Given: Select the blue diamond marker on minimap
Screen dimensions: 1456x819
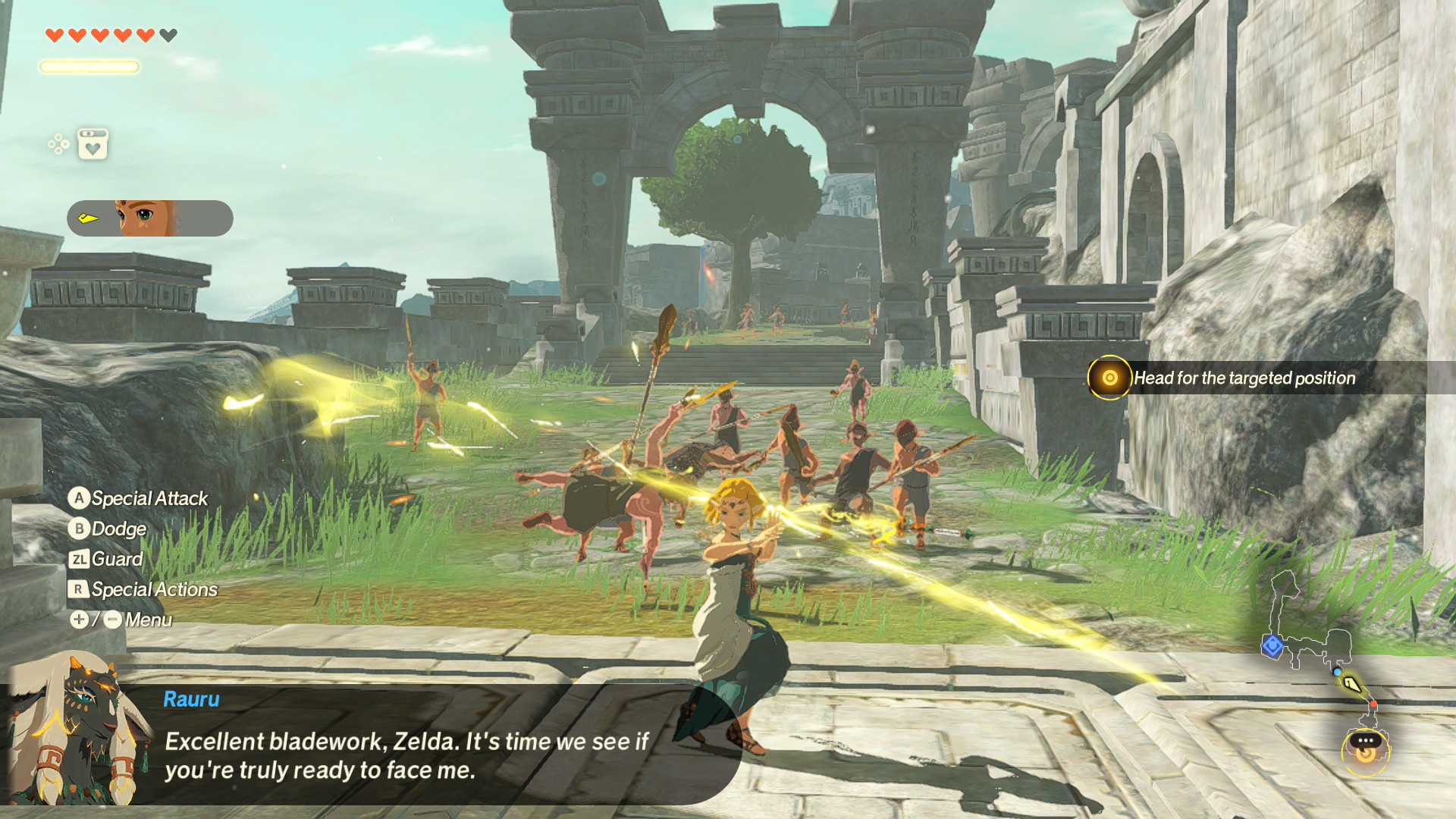Looking at the screenshot, I should tap(1272, 646).
